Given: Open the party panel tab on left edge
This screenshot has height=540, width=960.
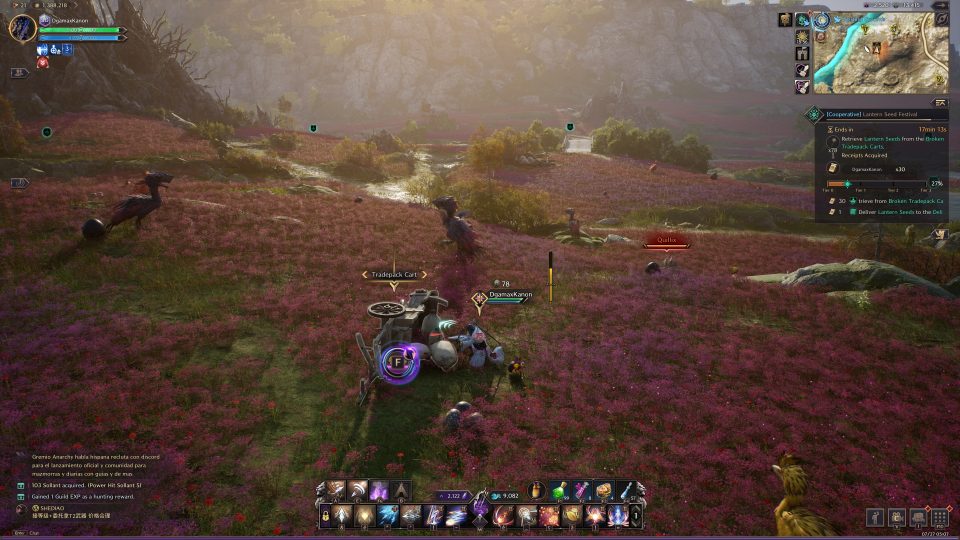Looking at the screenshot, I should coord(19,183).
